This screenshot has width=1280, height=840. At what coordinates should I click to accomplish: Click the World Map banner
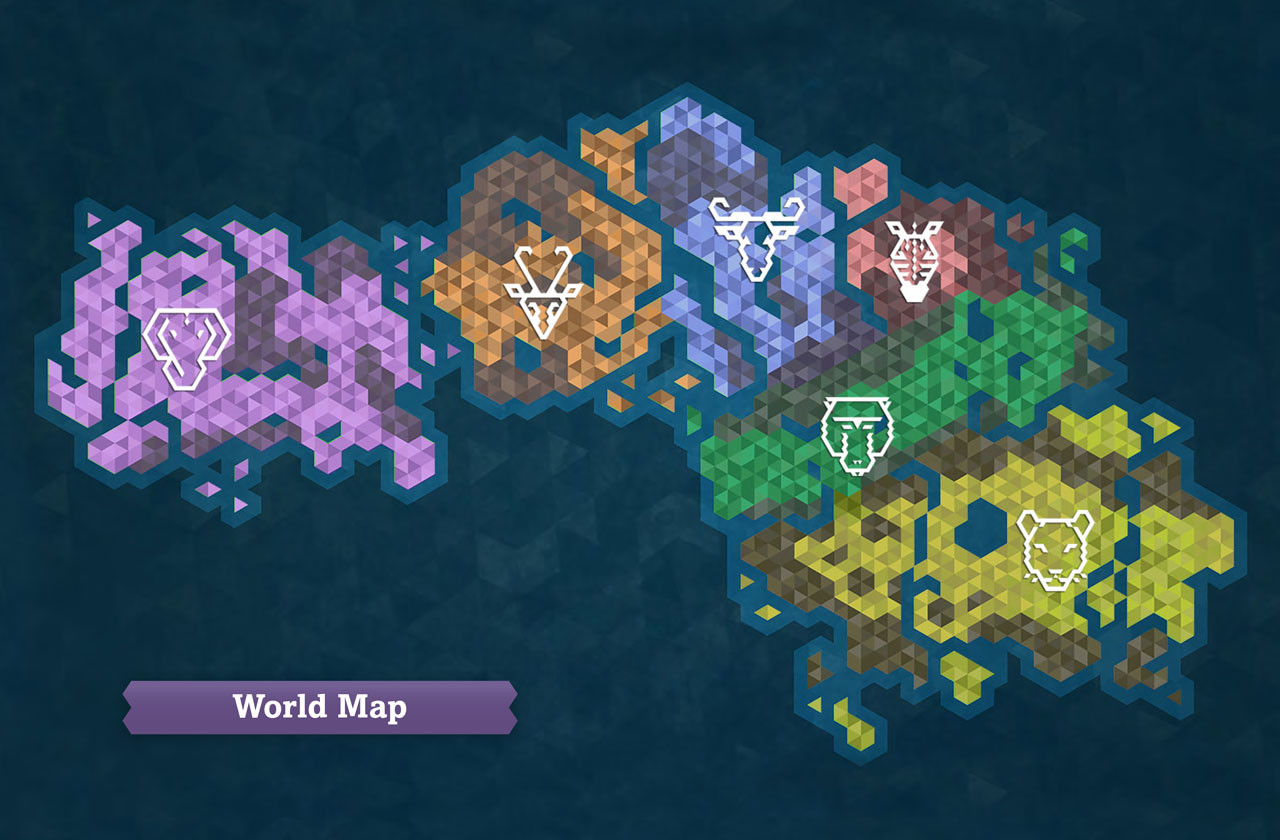point(318,707)
